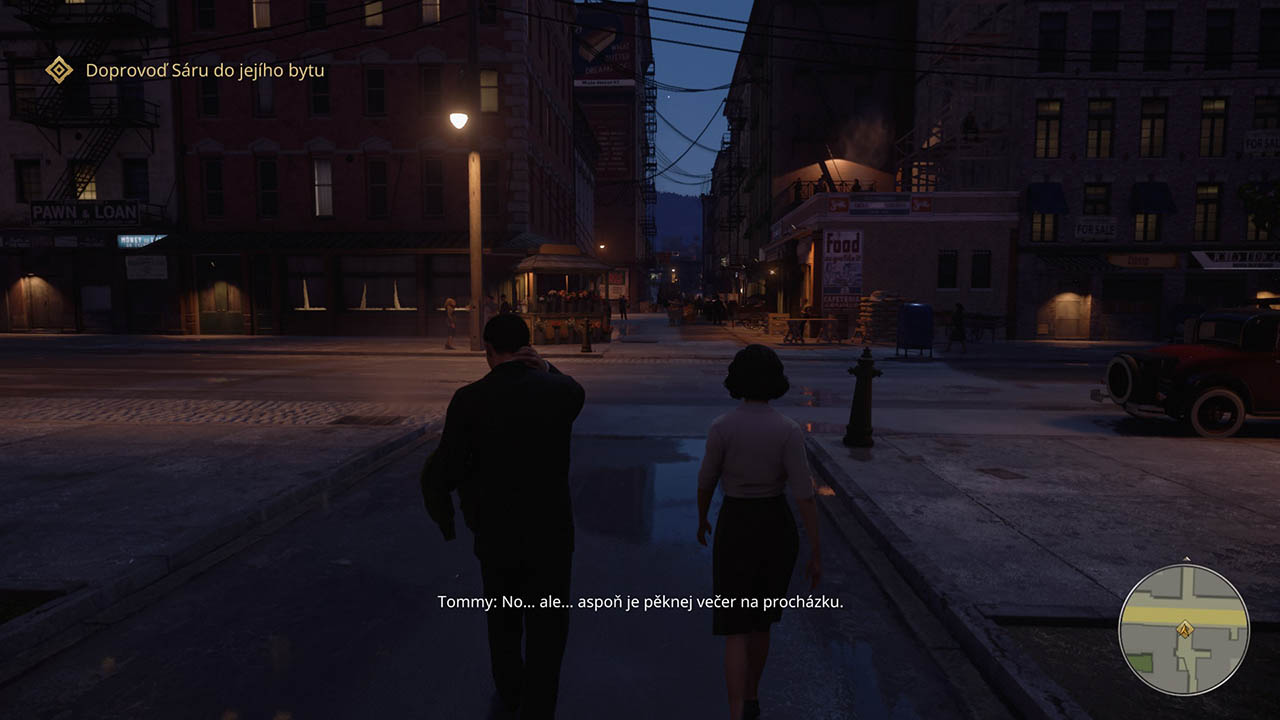The width and height of the screenshot is (1280, 720).
Task: Click the circular minimap
Action: coord(1184,630)
